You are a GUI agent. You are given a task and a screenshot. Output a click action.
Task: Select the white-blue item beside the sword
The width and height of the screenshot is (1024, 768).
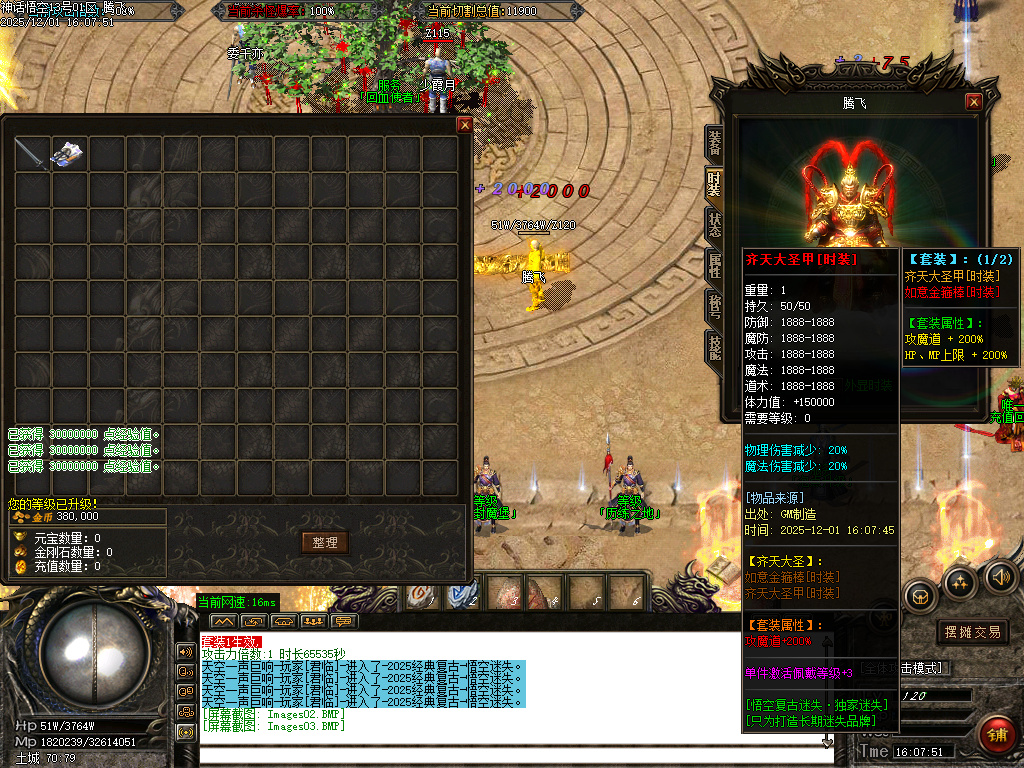point(68,154)
